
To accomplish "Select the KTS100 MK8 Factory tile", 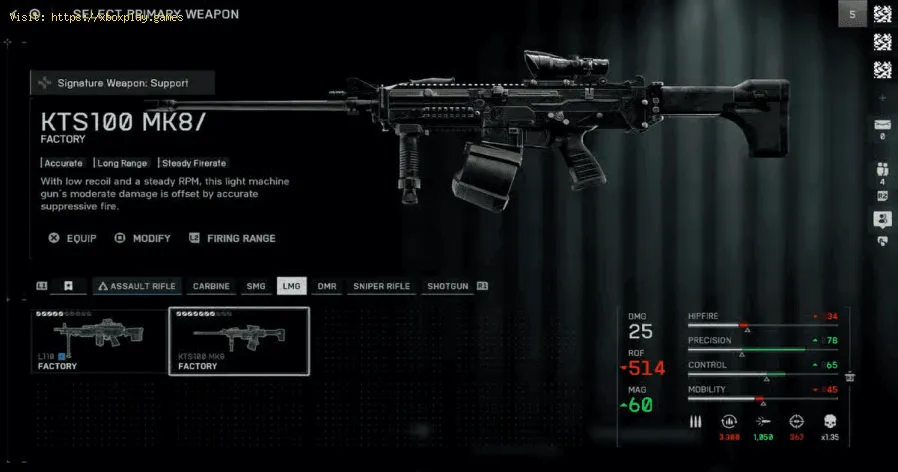I will tap(239, 340).
